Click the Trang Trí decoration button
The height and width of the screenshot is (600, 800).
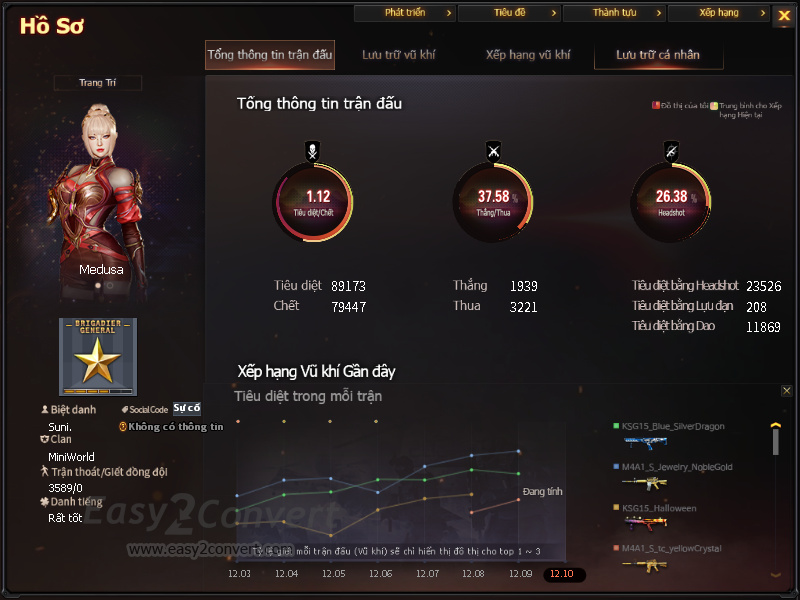pos(97,83)
